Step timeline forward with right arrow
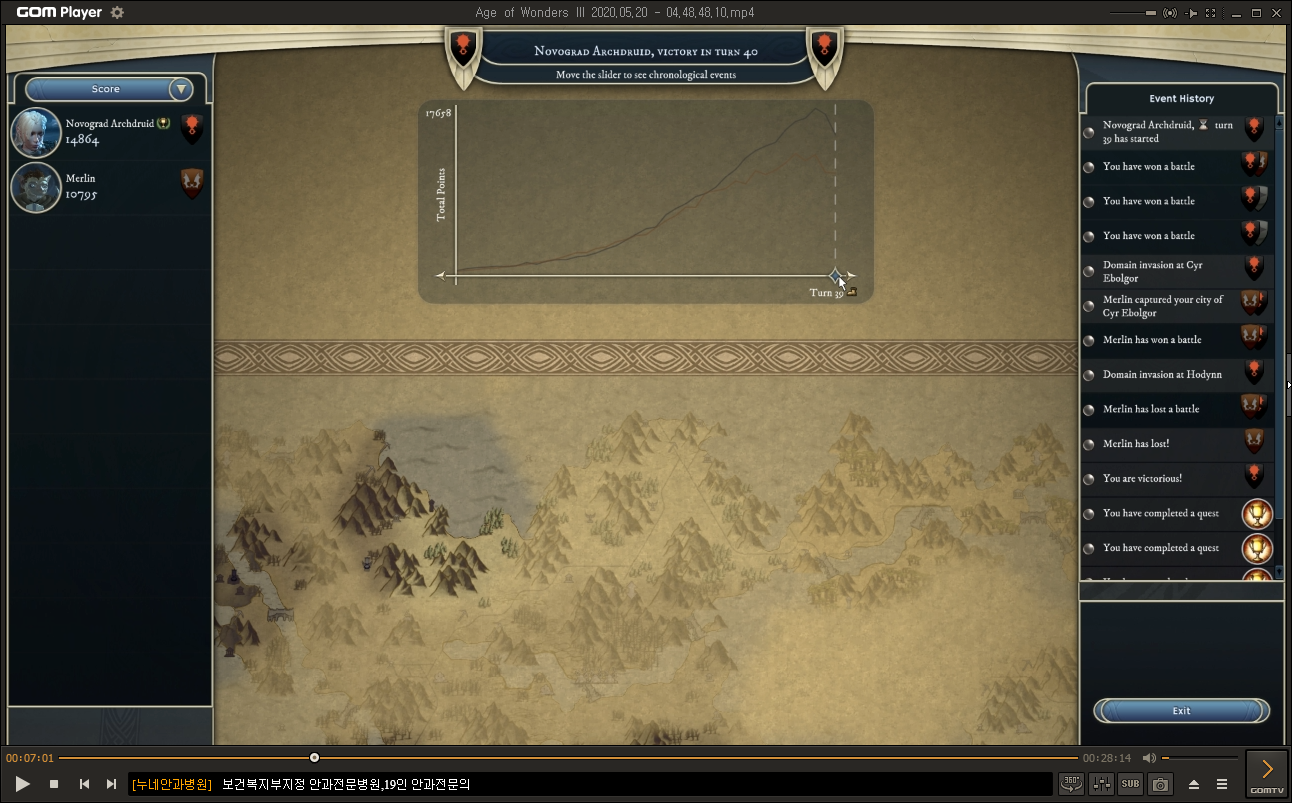Viewport: 1292px width, 803px height. (x=852, y=275)
